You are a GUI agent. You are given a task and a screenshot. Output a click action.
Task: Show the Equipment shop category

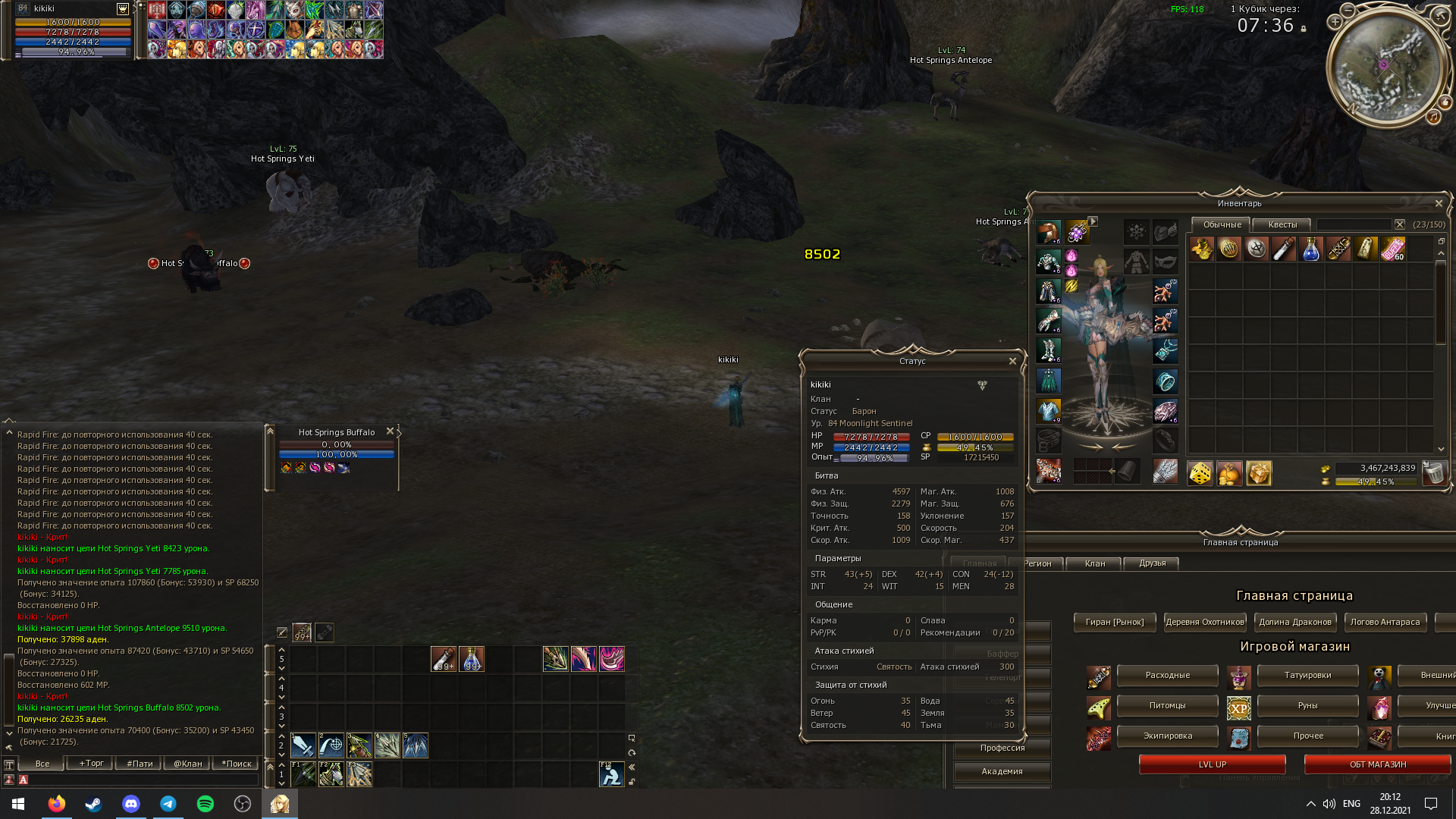coord(1167,736)
